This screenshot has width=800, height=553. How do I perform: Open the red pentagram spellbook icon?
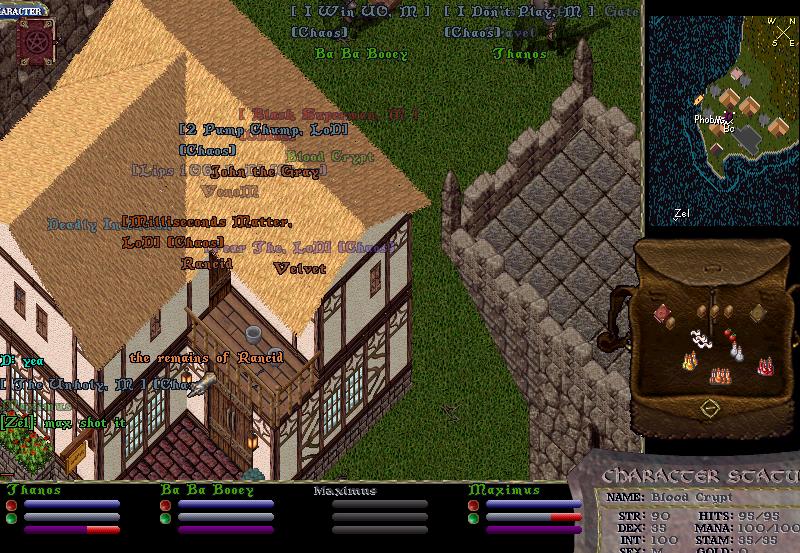pos(35,42)
